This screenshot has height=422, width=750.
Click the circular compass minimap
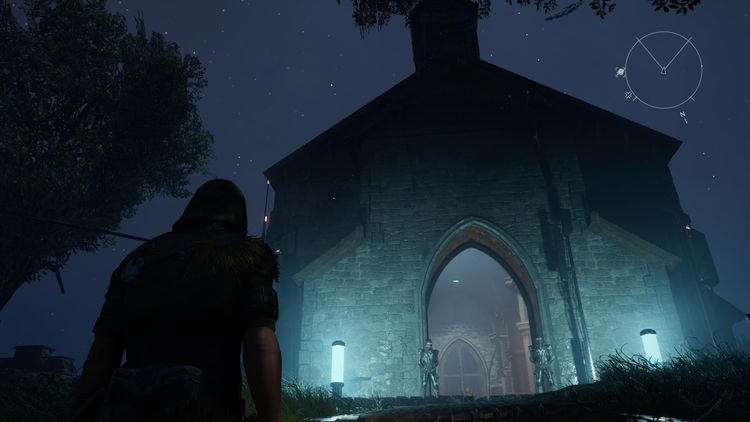(664, 69)
